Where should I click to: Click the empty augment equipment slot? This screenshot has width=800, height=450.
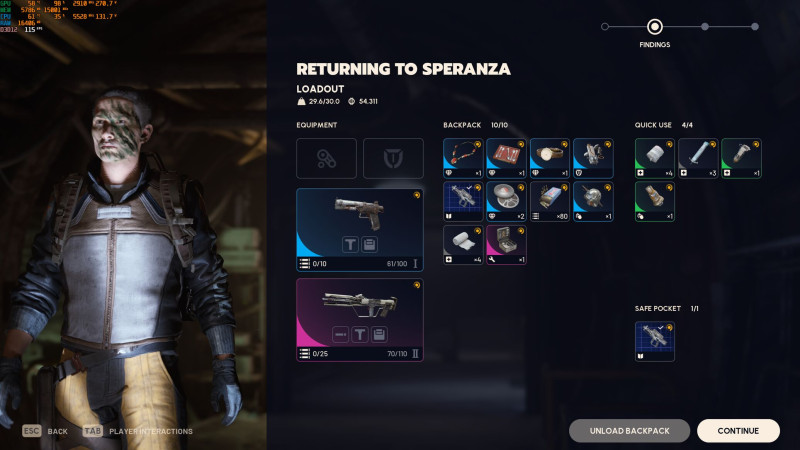[326, 158]
